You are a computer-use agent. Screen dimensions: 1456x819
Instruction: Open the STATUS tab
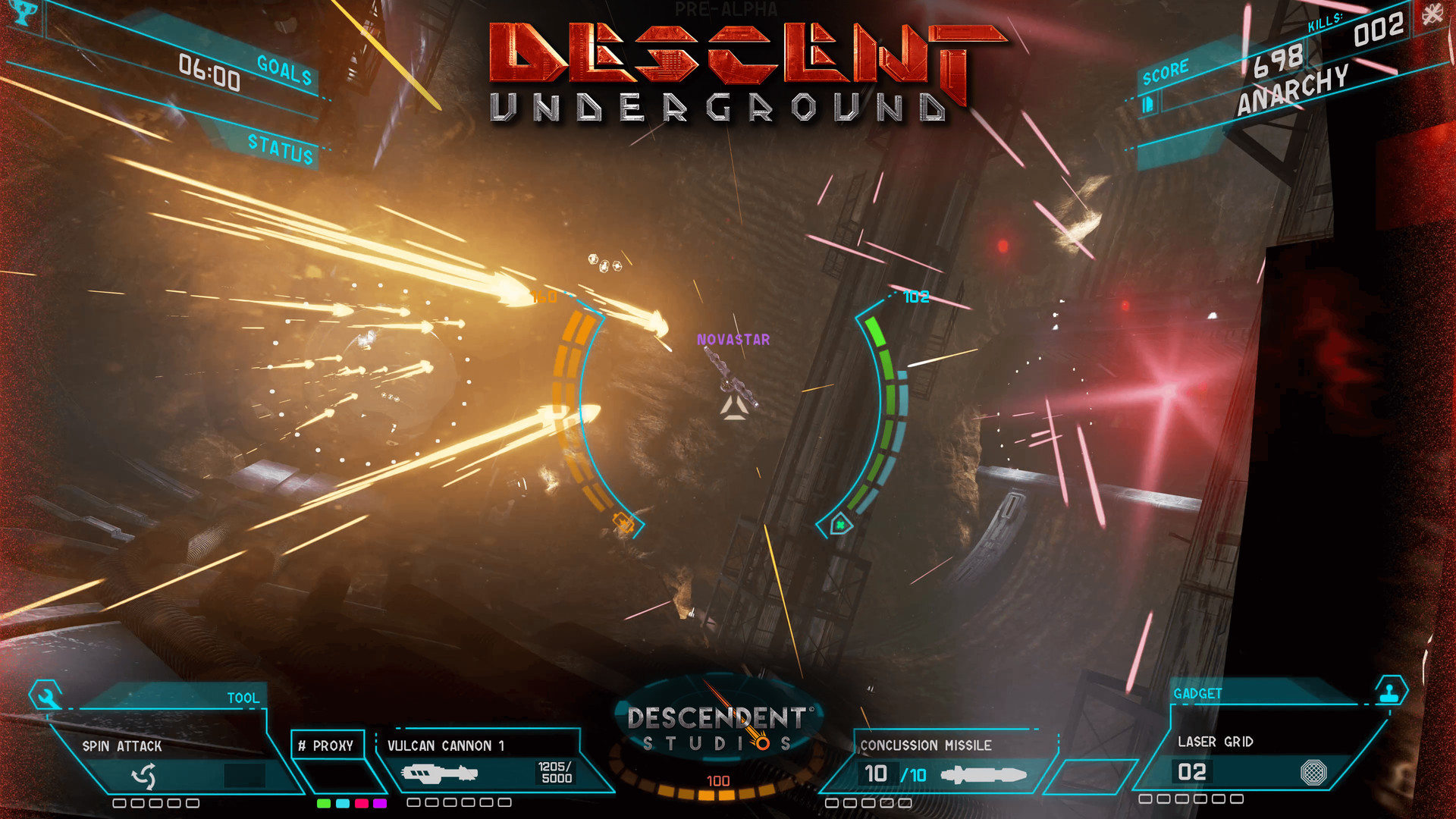click(281, 151)
